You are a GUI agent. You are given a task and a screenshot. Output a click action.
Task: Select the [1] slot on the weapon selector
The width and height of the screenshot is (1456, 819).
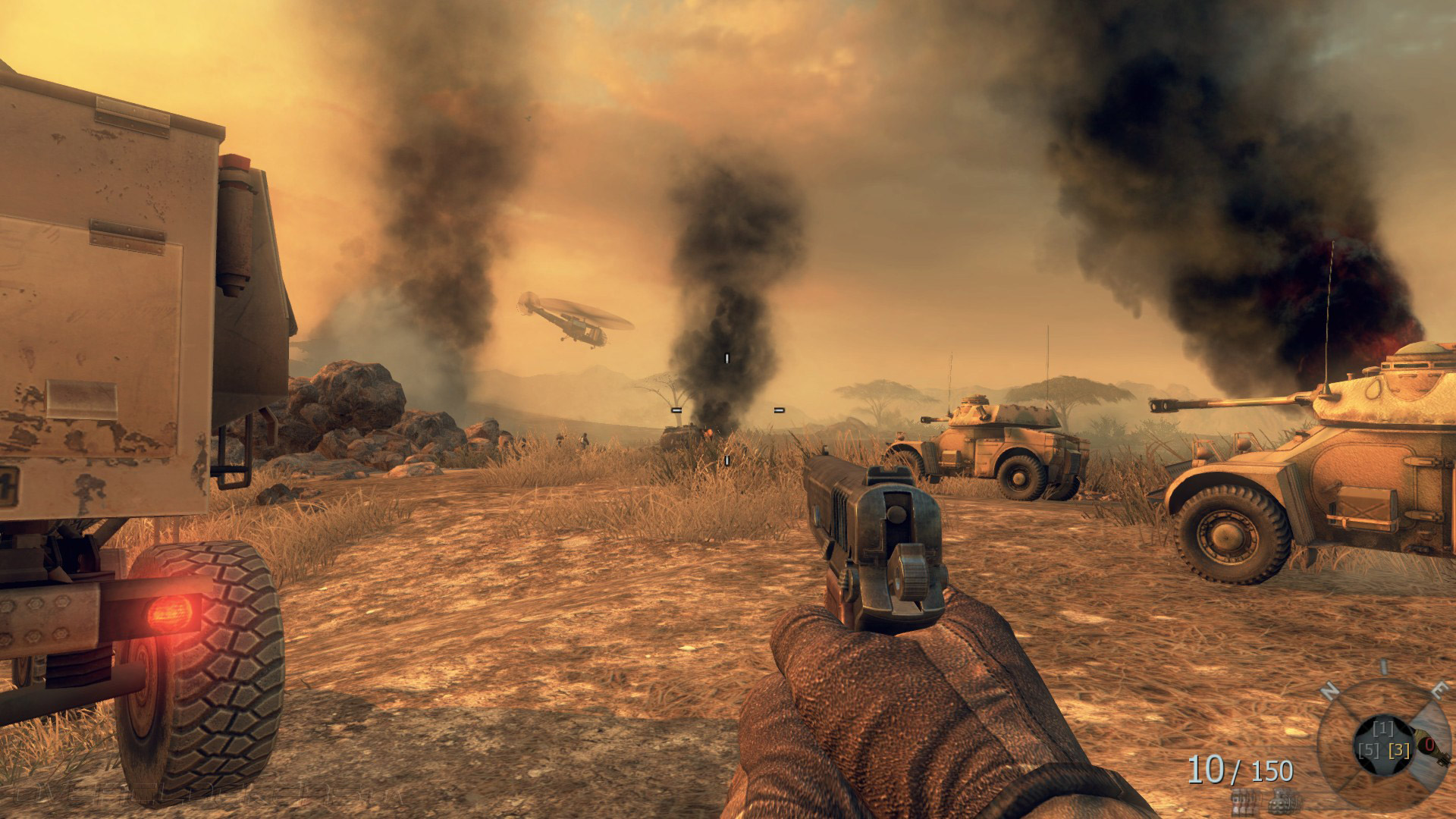1384,730
